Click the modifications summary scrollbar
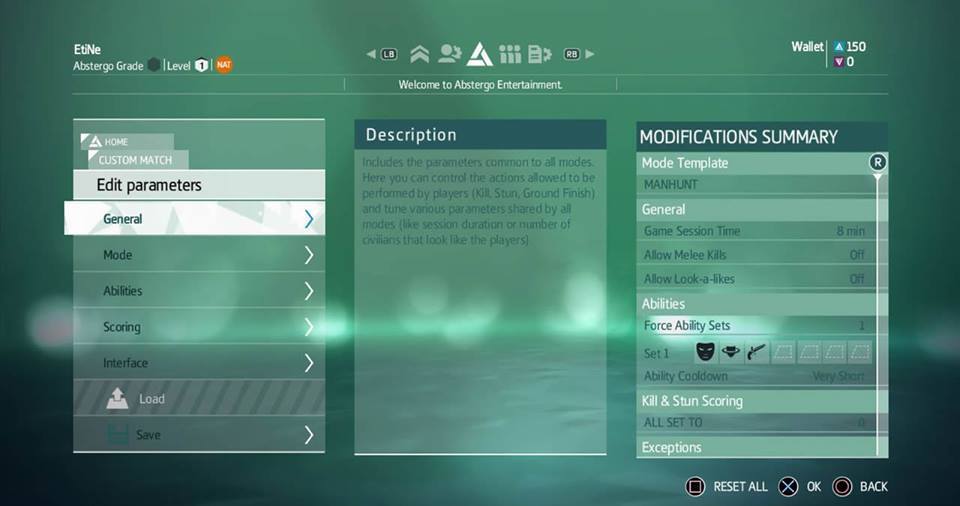Viewport: 960px width, 506px height. click(878, 300)
